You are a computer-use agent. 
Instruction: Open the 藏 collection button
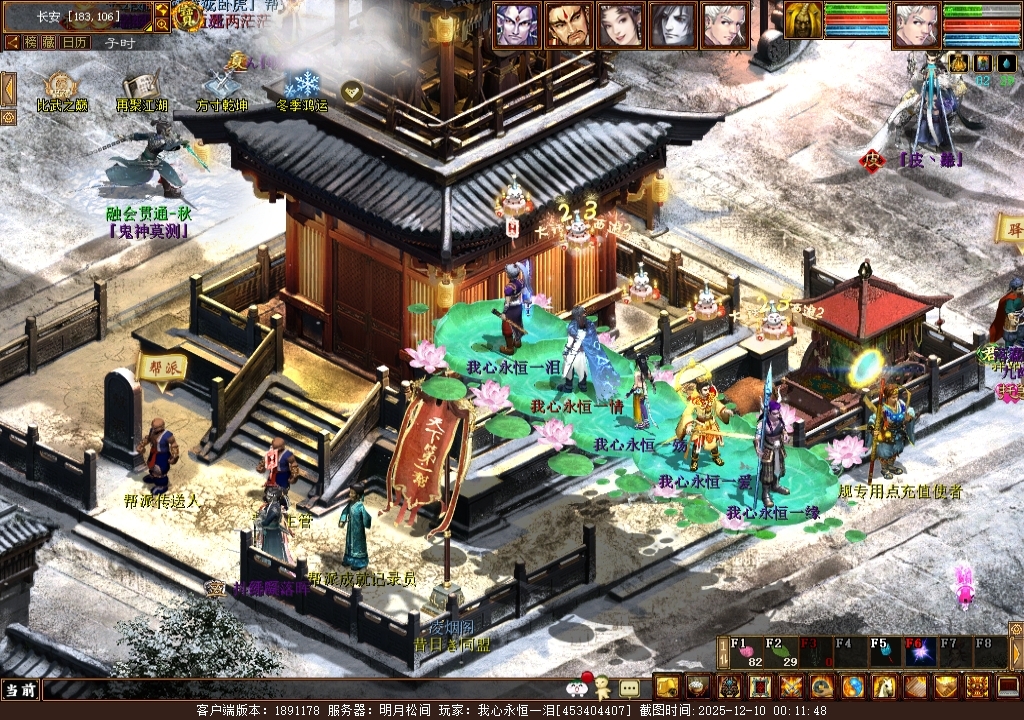click(49, 42)
